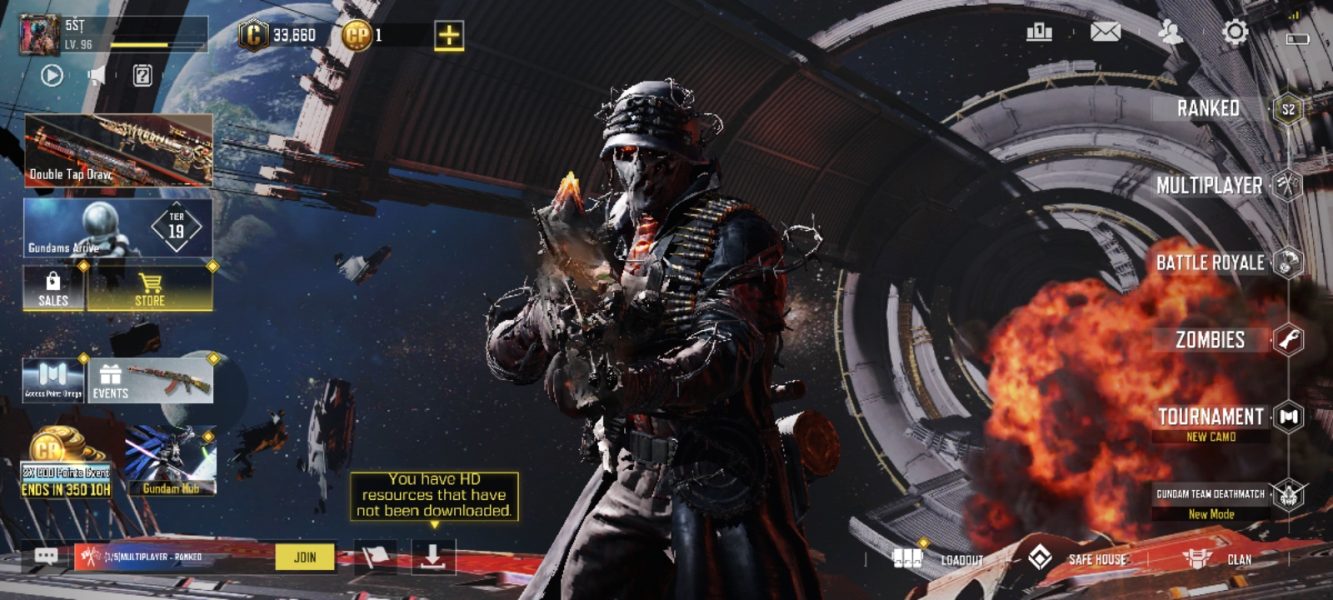Viewport: 1333px width, 600px height.
Task: Open the Clan page
Action: (1217, 559)
